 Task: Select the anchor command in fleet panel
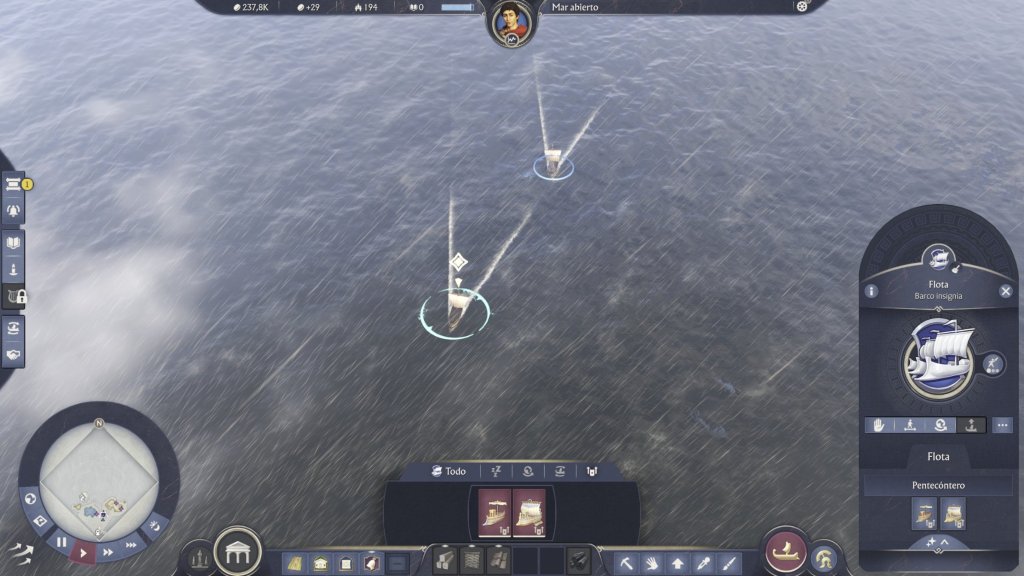click(970, 425)
